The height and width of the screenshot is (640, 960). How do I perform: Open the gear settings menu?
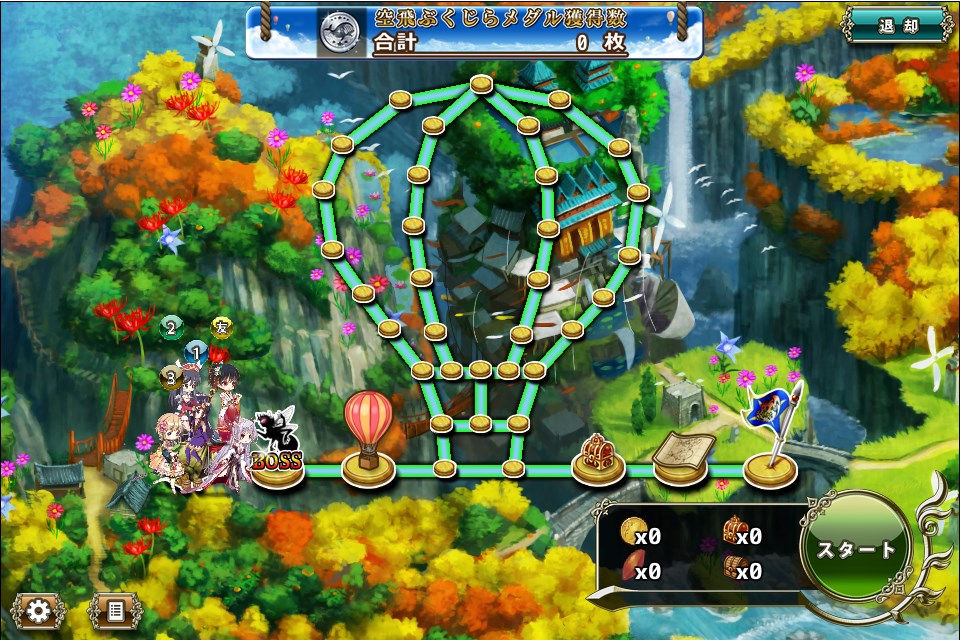[x=38, y=610]
